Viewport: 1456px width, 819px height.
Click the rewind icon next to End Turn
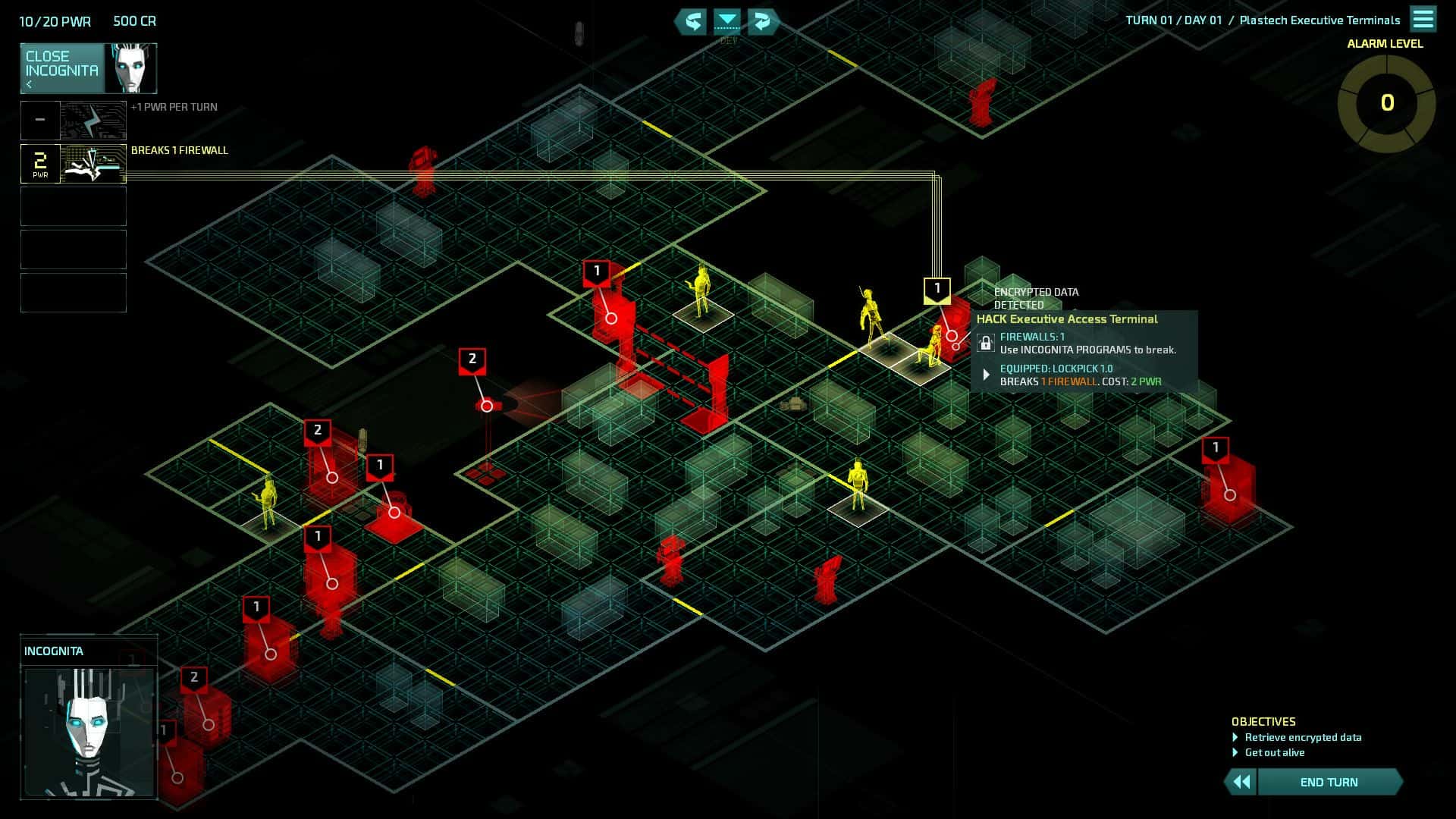pyautogui.click(x=1242, y=781)
